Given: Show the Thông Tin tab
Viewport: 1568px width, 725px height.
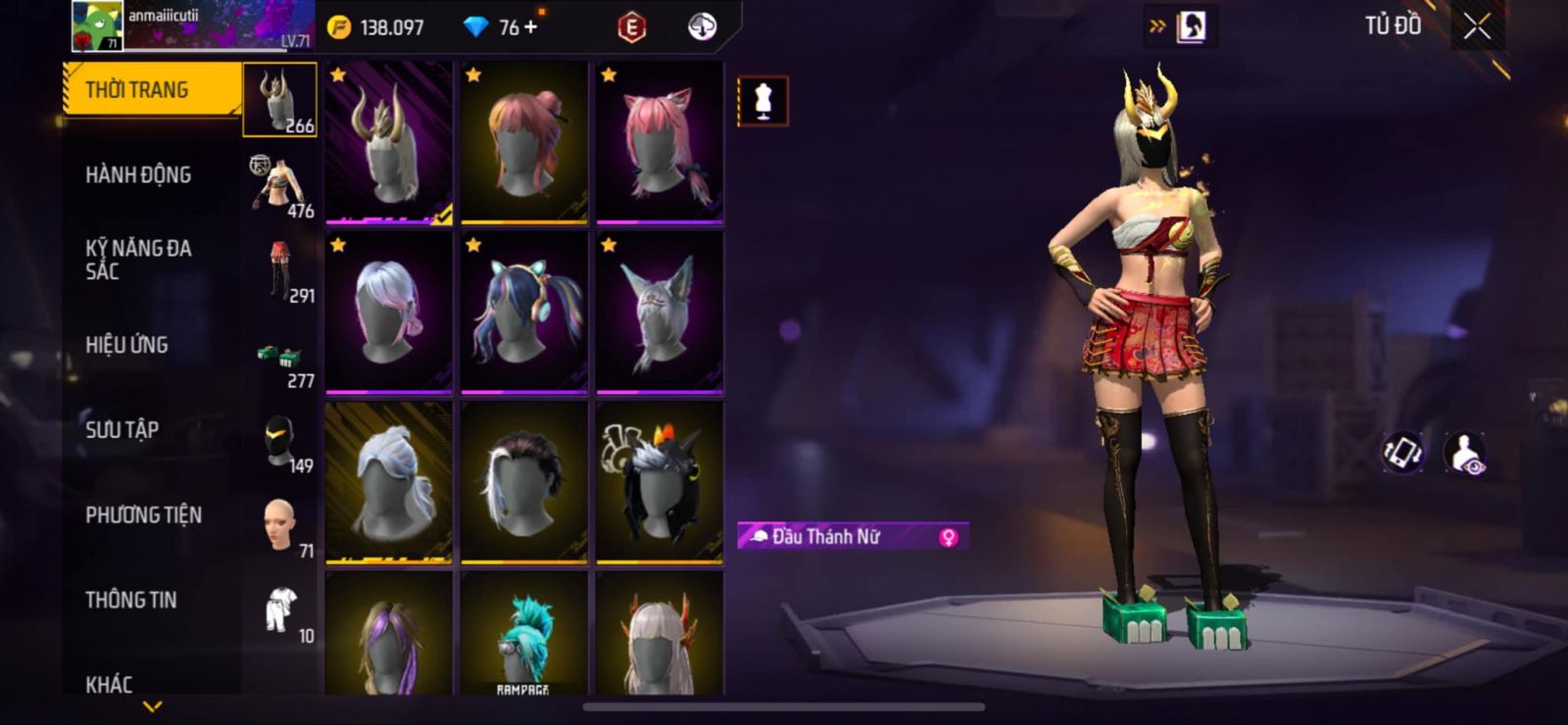Looking at the screenshot, I should (130, 600).
